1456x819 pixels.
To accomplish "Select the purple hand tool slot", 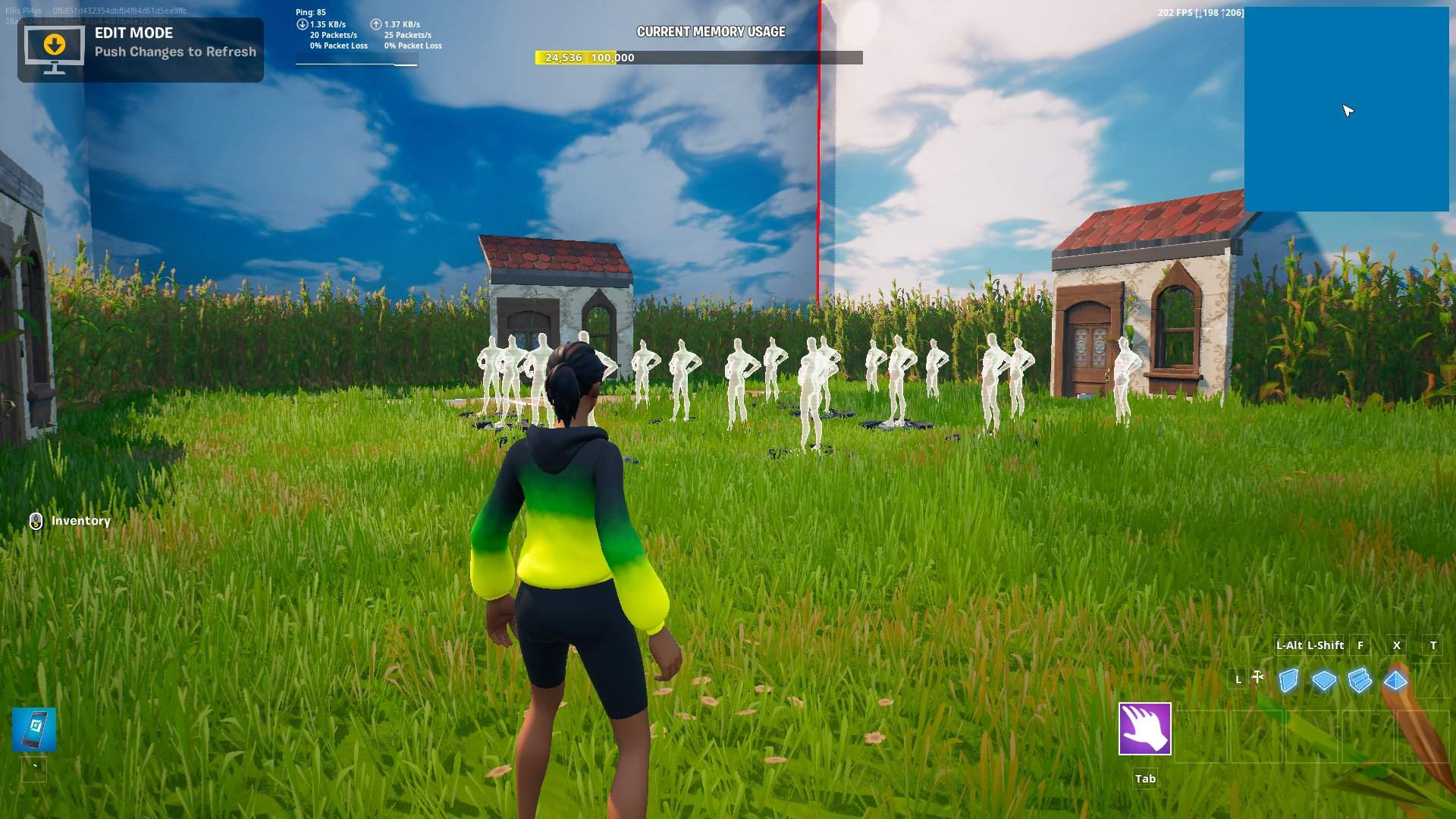I will click(x=1144, y=729).
